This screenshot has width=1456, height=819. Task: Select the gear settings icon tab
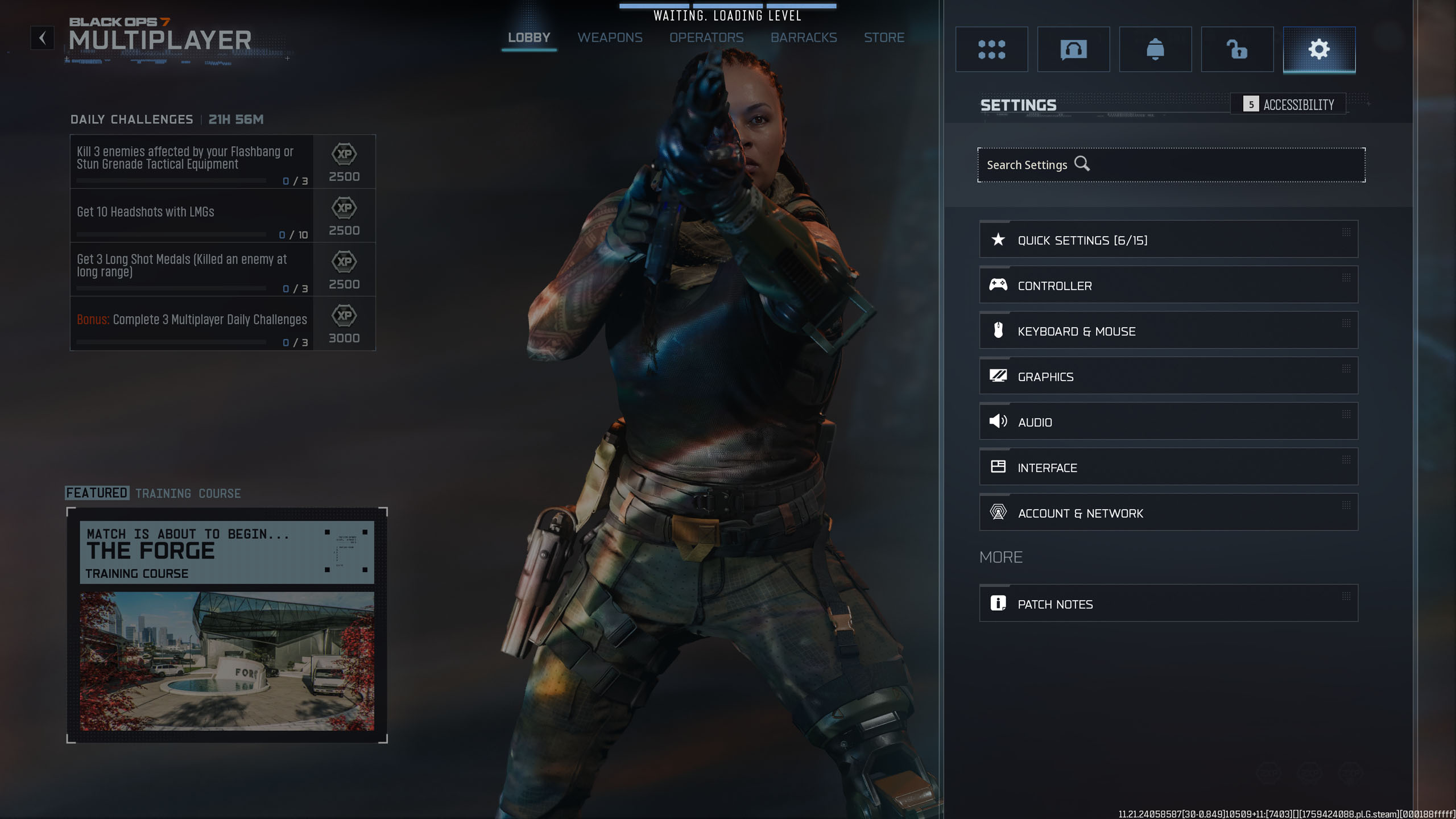(1319, 49)
